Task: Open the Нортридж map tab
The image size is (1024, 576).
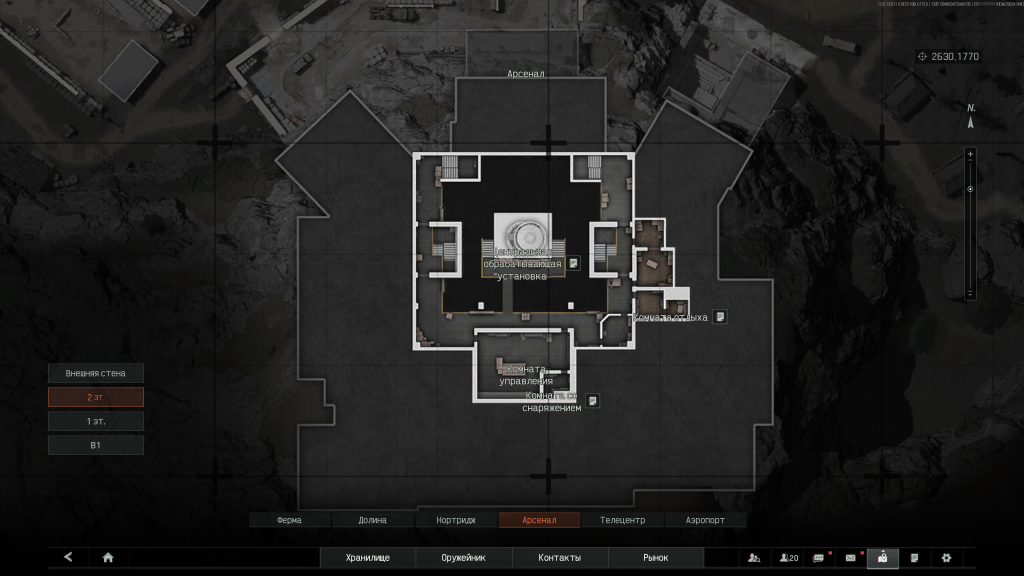Action: point(456,520)
